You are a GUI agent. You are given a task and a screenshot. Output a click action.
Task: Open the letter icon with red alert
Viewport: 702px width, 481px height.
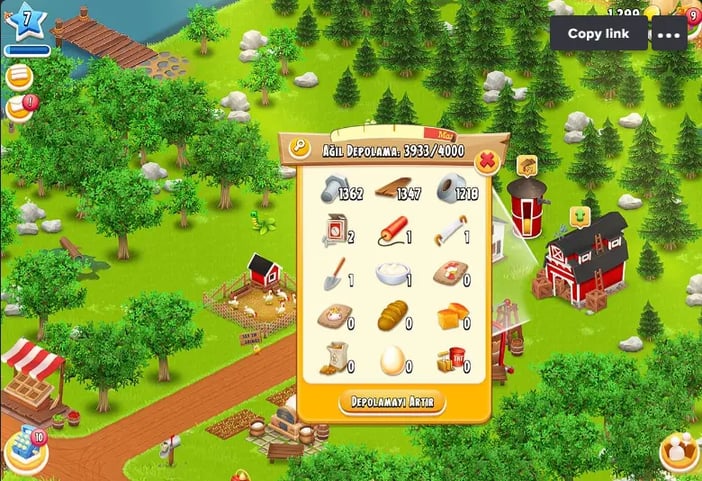click(19, 107)
